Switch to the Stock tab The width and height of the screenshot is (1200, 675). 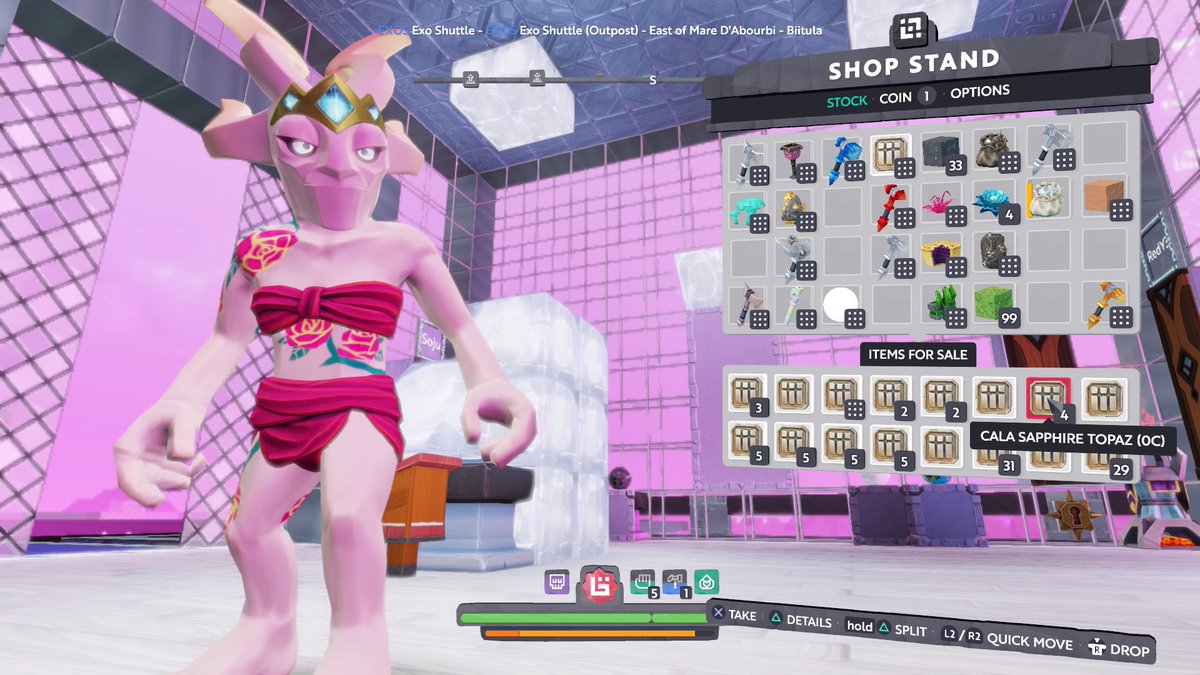[x=847, y=101]
